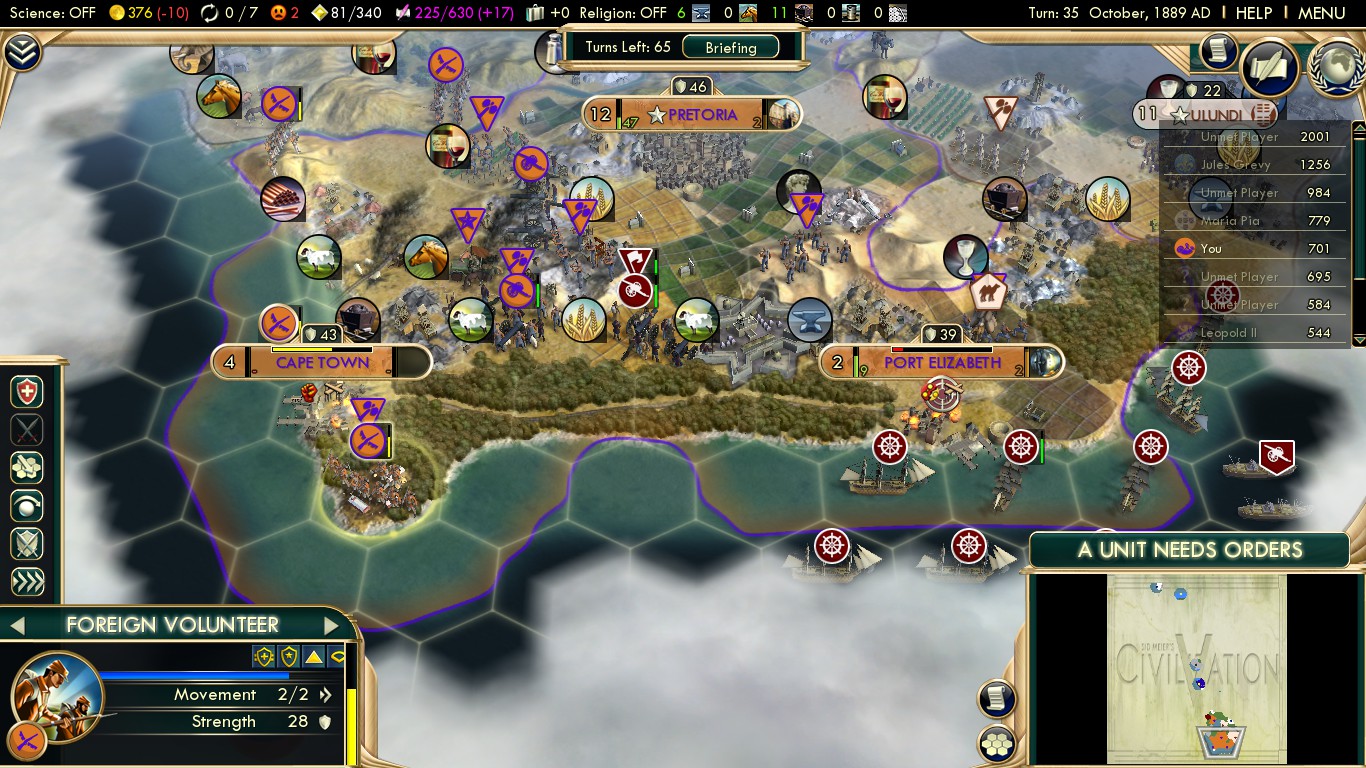Open the Cape Town city banner
The image size is (1366, 768).
322,362
